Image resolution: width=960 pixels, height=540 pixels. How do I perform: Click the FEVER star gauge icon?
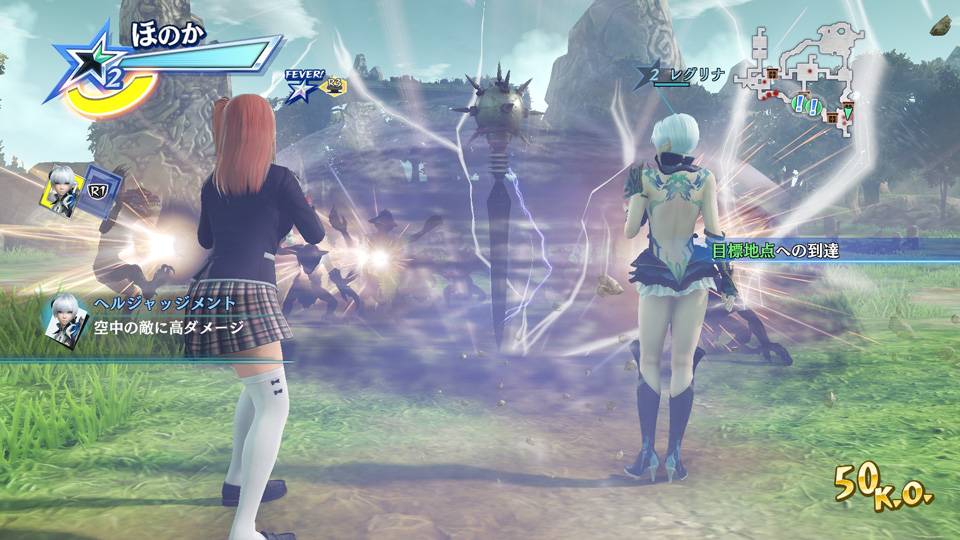tap(298, 90)
